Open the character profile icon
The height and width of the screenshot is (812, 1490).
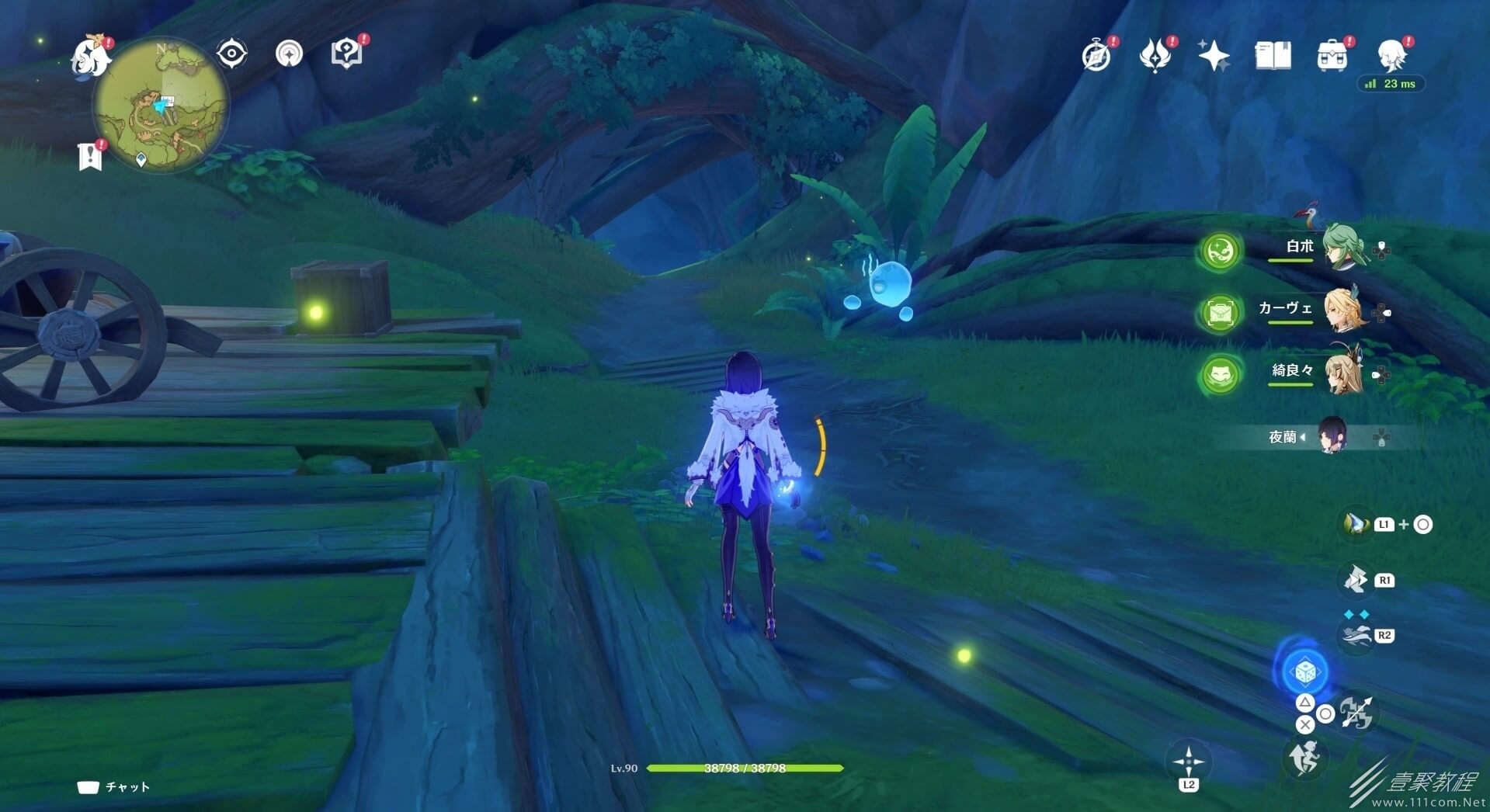[1391, 55]
